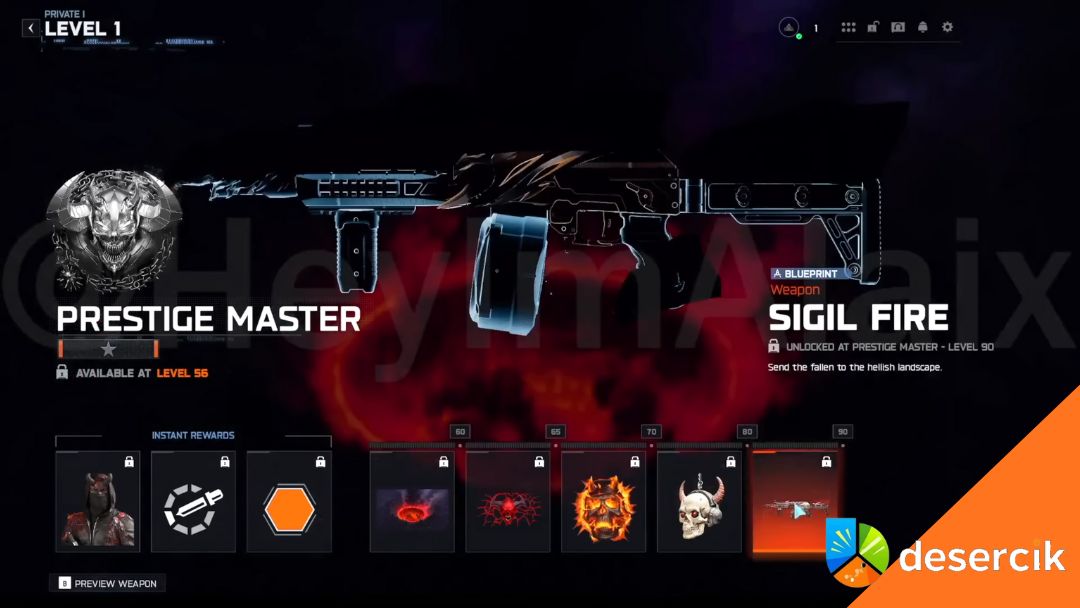
Task: Select the level 60 red portal reward
Action: coord(412,501)
